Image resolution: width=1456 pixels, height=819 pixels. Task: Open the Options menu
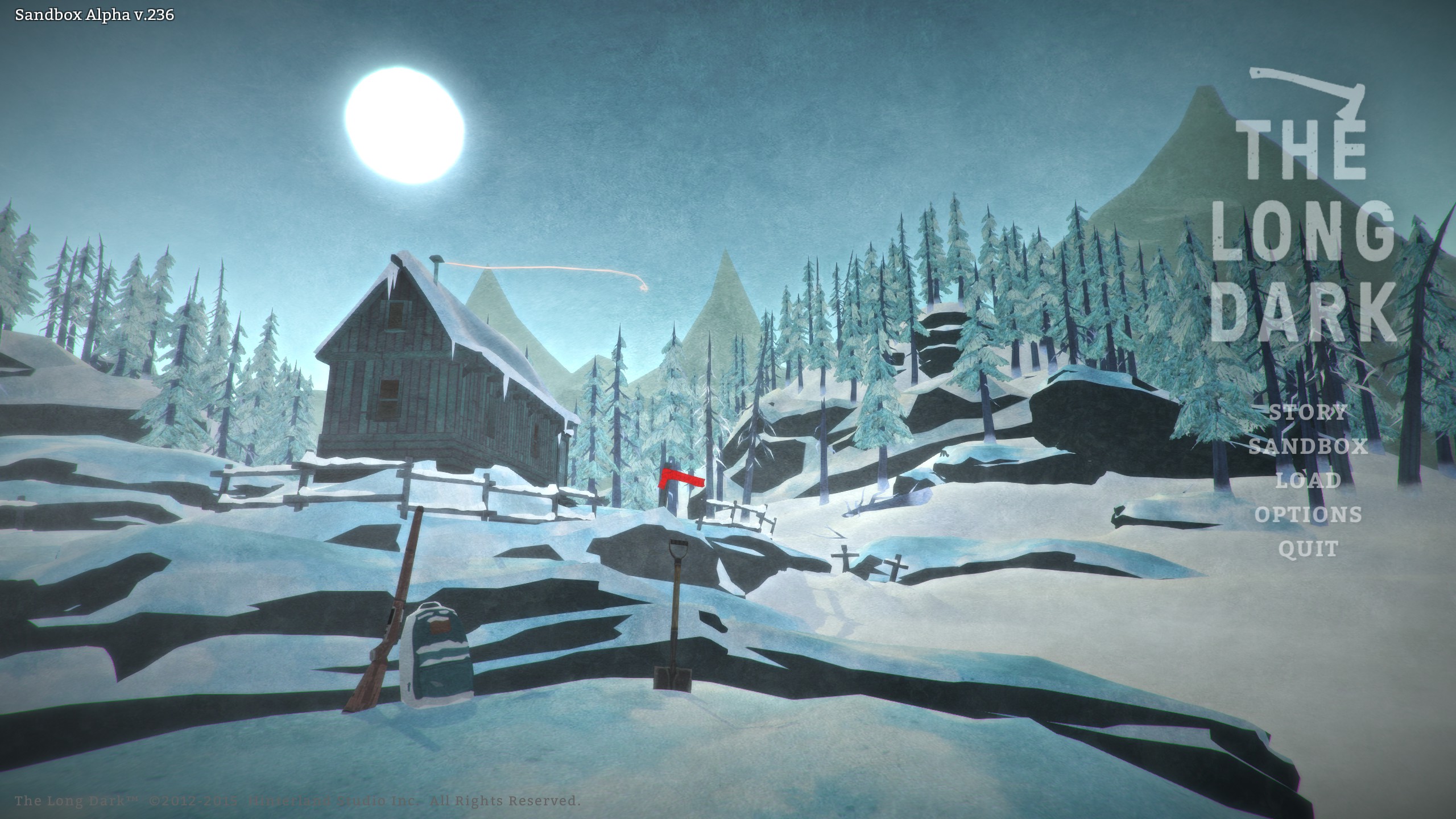[x=1308, y=514]
